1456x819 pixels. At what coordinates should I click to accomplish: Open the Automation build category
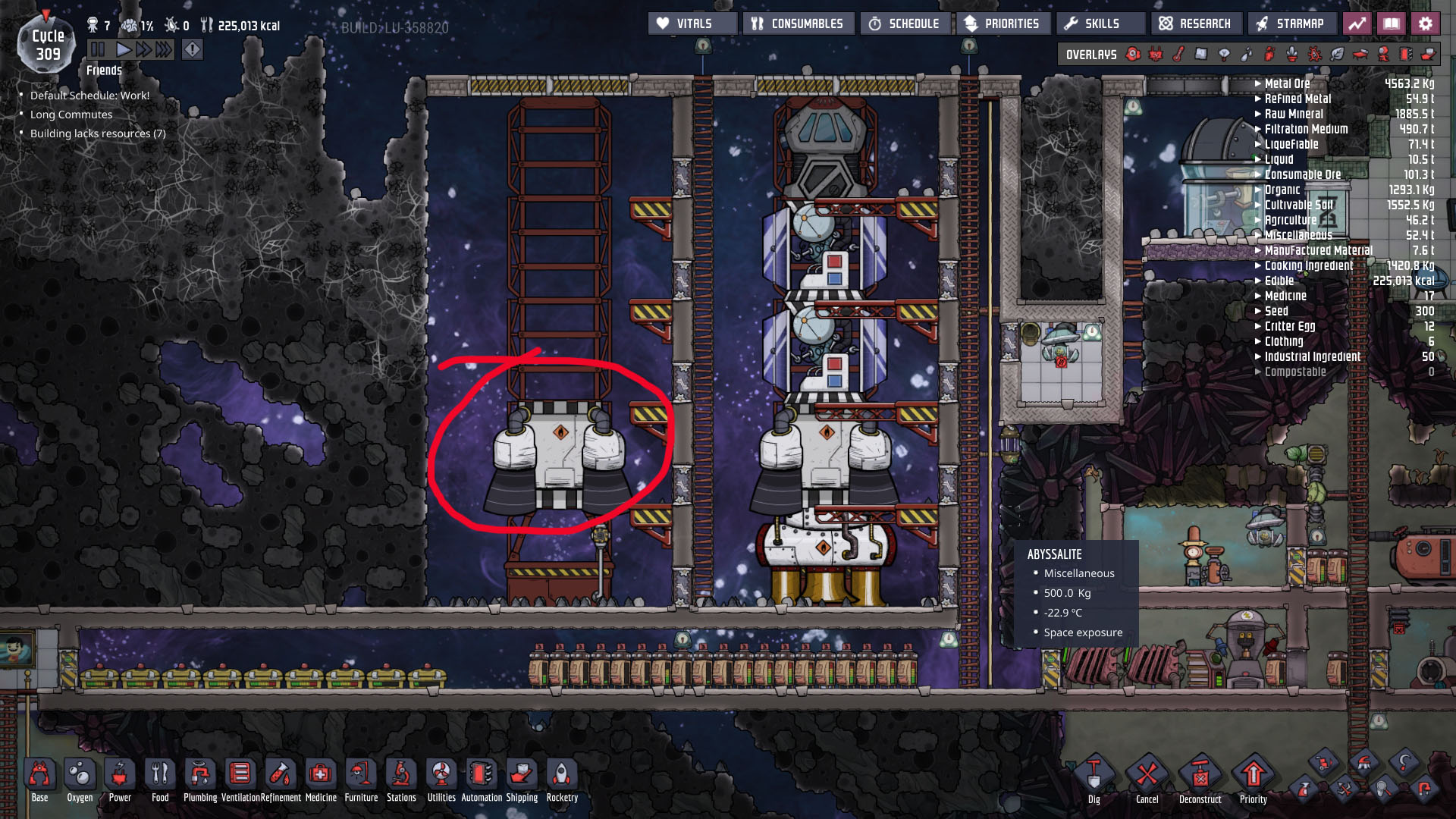(x=480, y=775)
